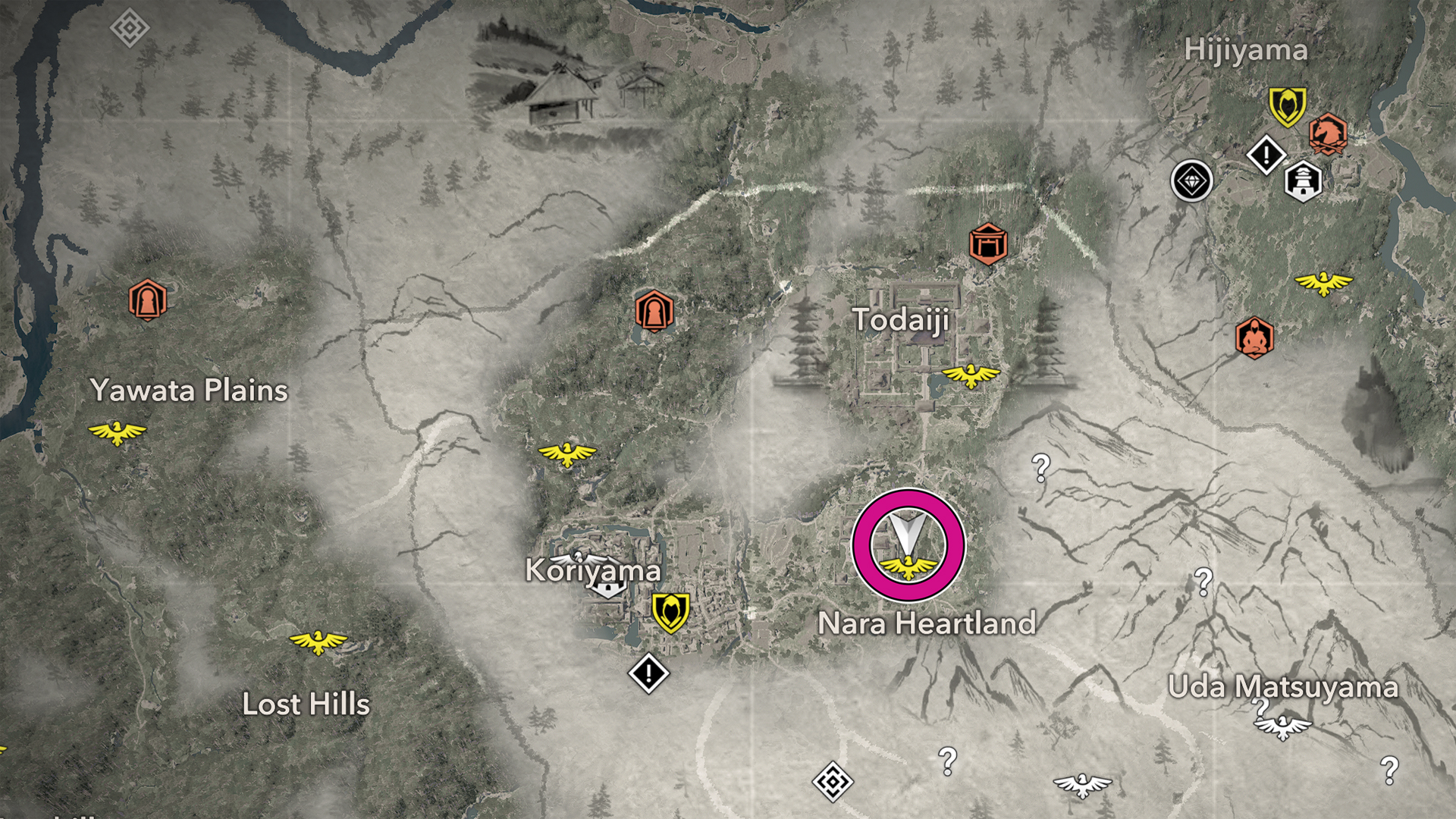Image resolution: width=1456 pixels, height=819 pixels.
Task: Choose the Yawata Plains eagle viewpoint
Action: pos(117,433)
